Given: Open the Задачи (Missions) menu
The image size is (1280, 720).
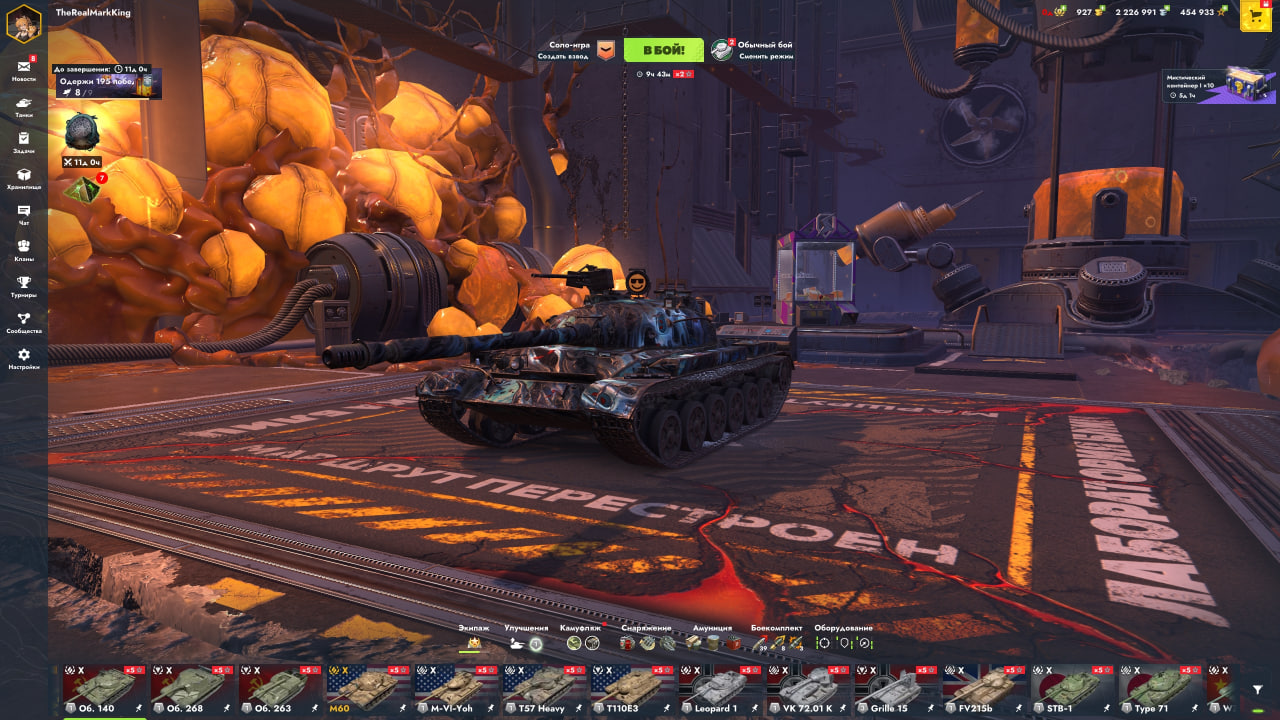Looking at the screenshot, I should (24, 142).
